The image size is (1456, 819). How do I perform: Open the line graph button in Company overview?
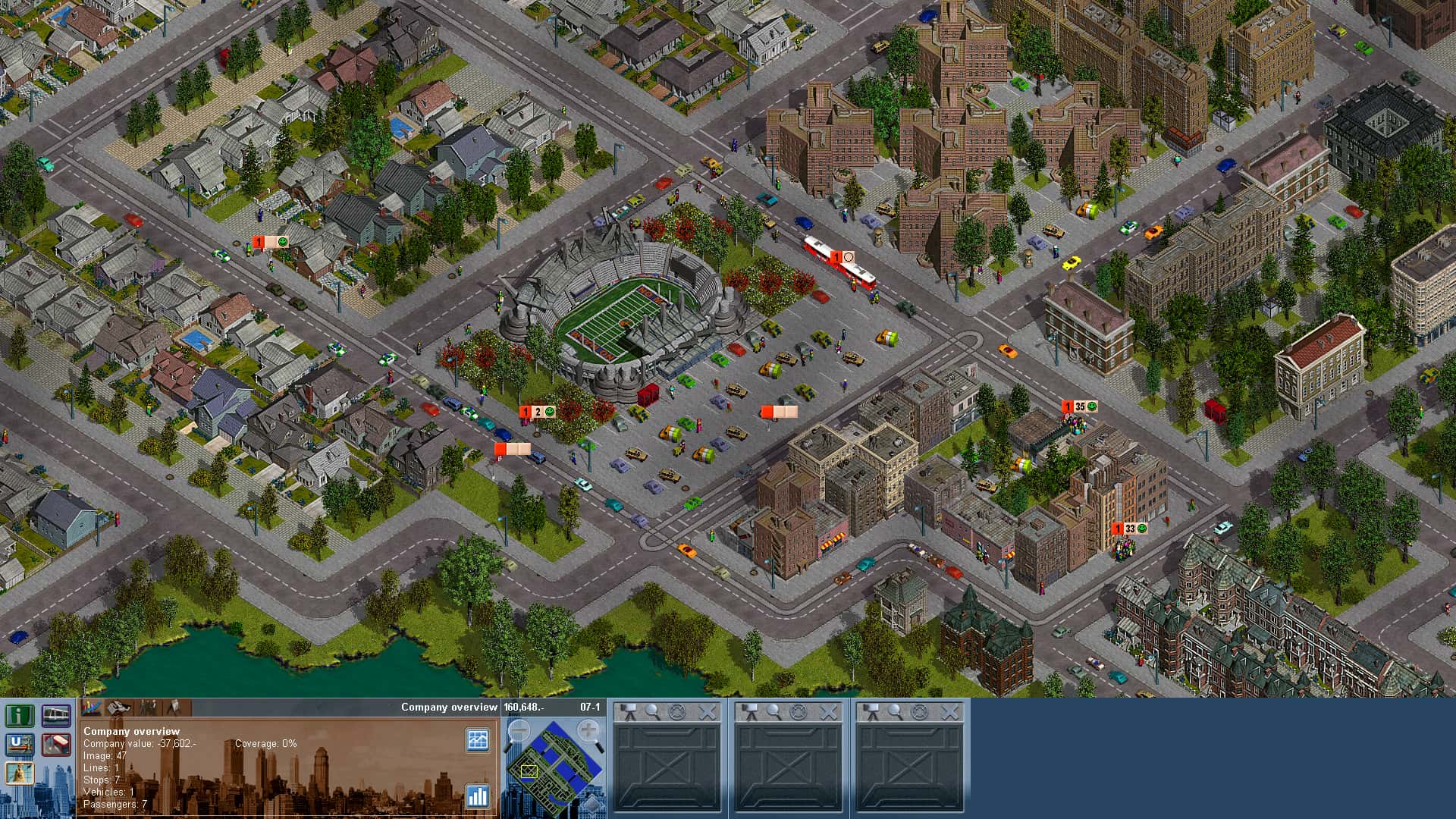tap(478, 739)
